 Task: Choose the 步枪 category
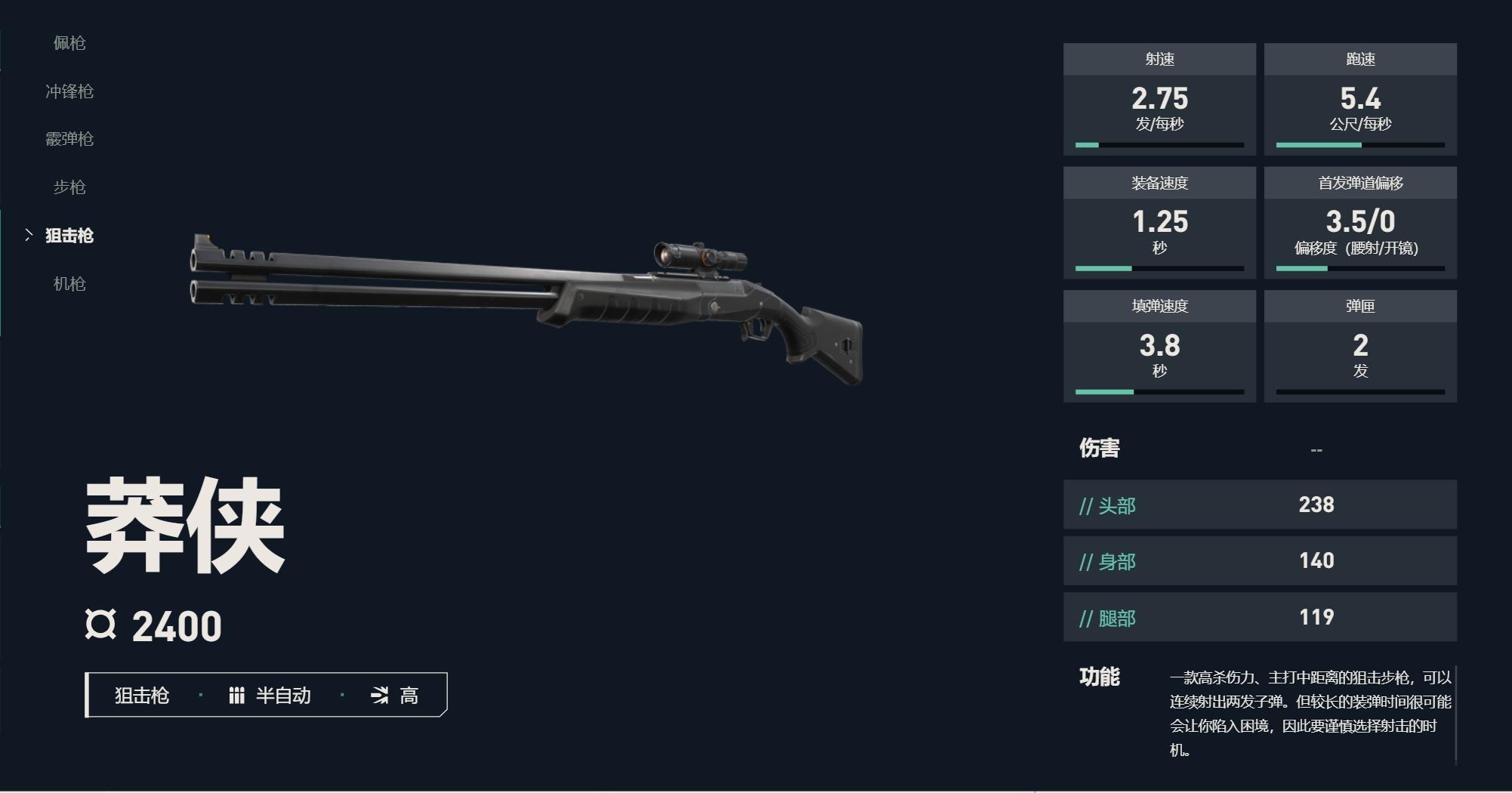pyautogui.click(x=69, y=187)
